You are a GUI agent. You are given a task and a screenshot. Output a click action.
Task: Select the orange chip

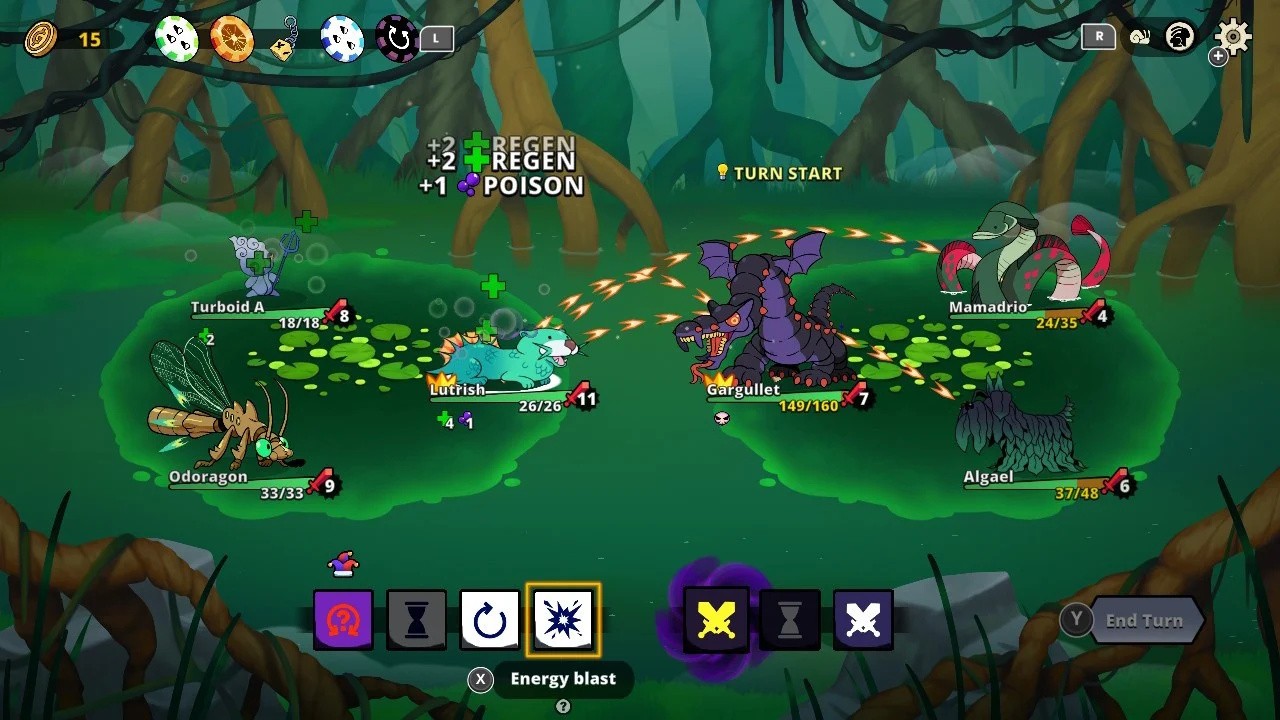coord(231,38)
